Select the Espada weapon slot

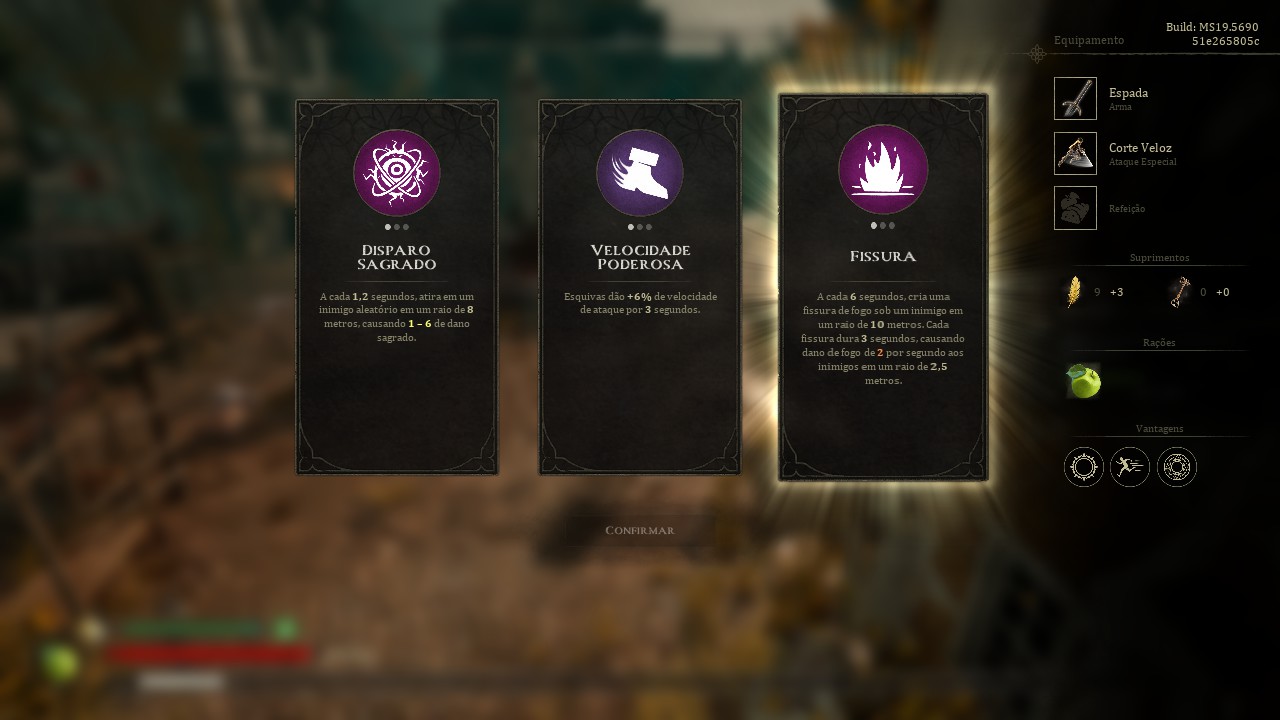coord(1075,98)
